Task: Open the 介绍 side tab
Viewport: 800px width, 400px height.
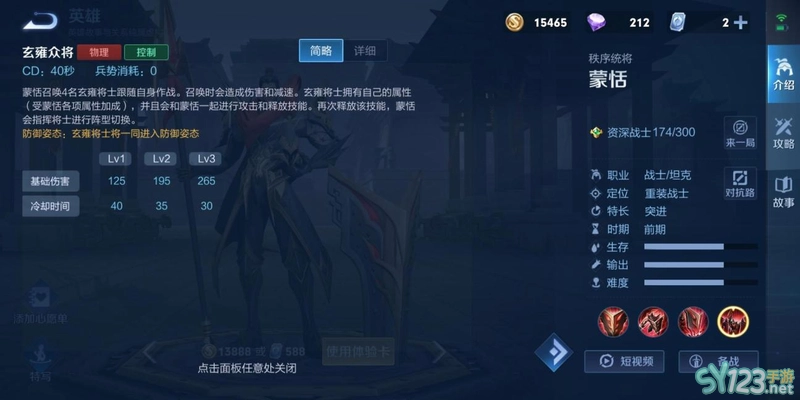Action: tap(782, 72)
